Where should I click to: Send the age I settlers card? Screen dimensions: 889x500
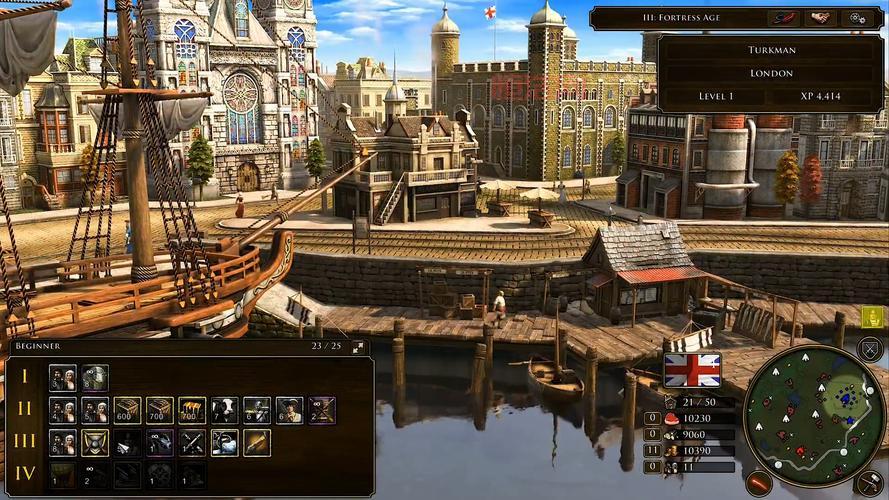(x=62, y=378)
